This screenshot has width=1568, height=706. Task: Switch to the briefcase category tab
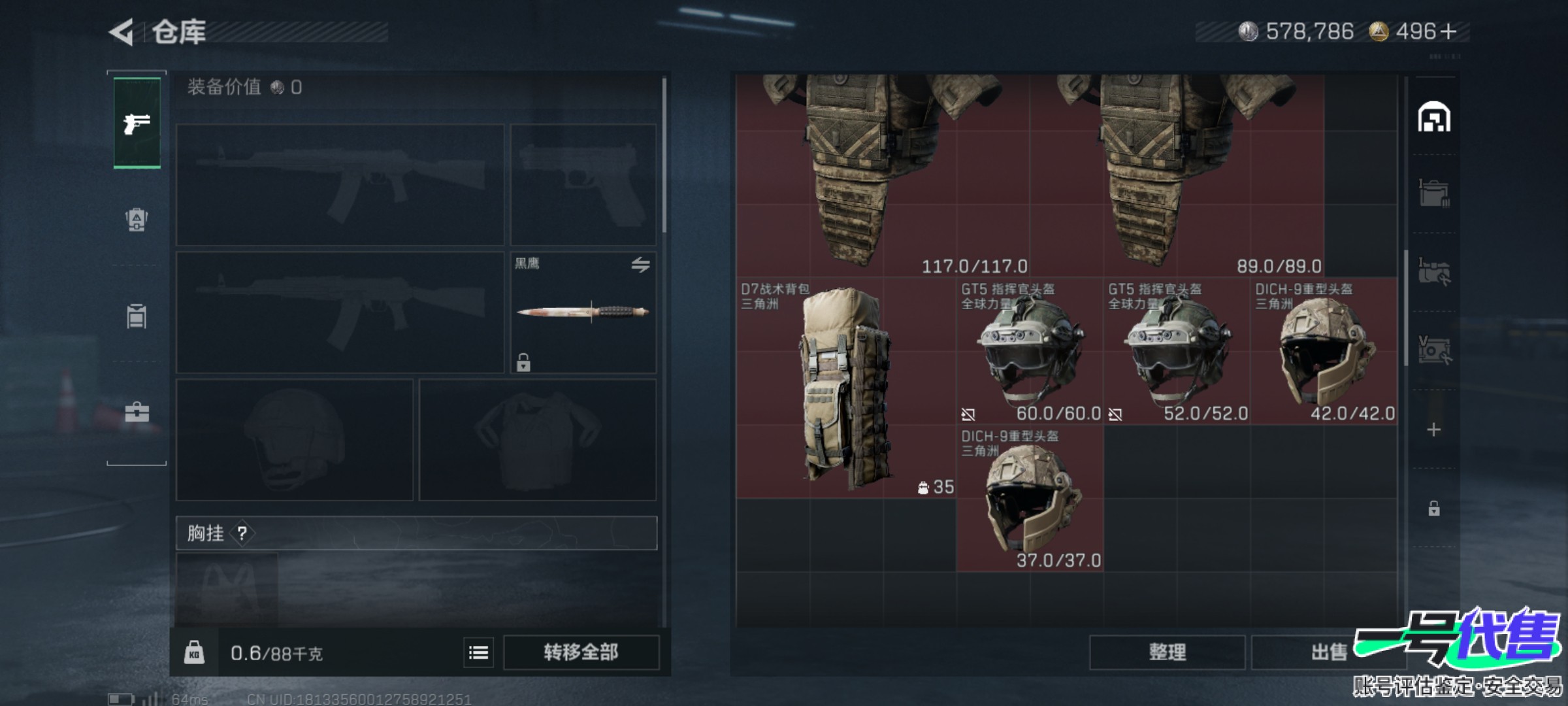point(137,412)
